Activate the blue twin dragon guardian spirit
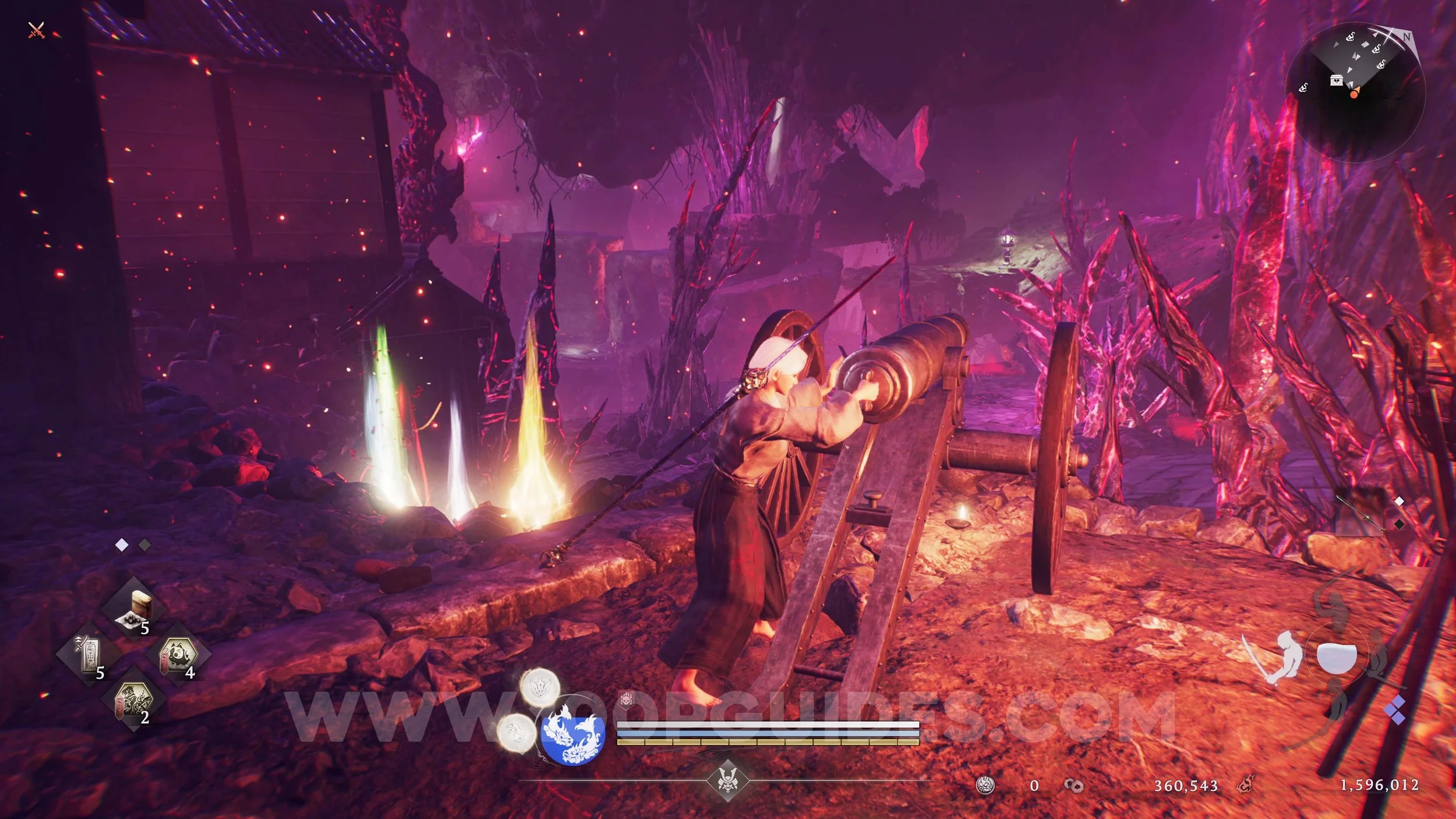This screenshot has height=819, width=1456. point(572,733)
